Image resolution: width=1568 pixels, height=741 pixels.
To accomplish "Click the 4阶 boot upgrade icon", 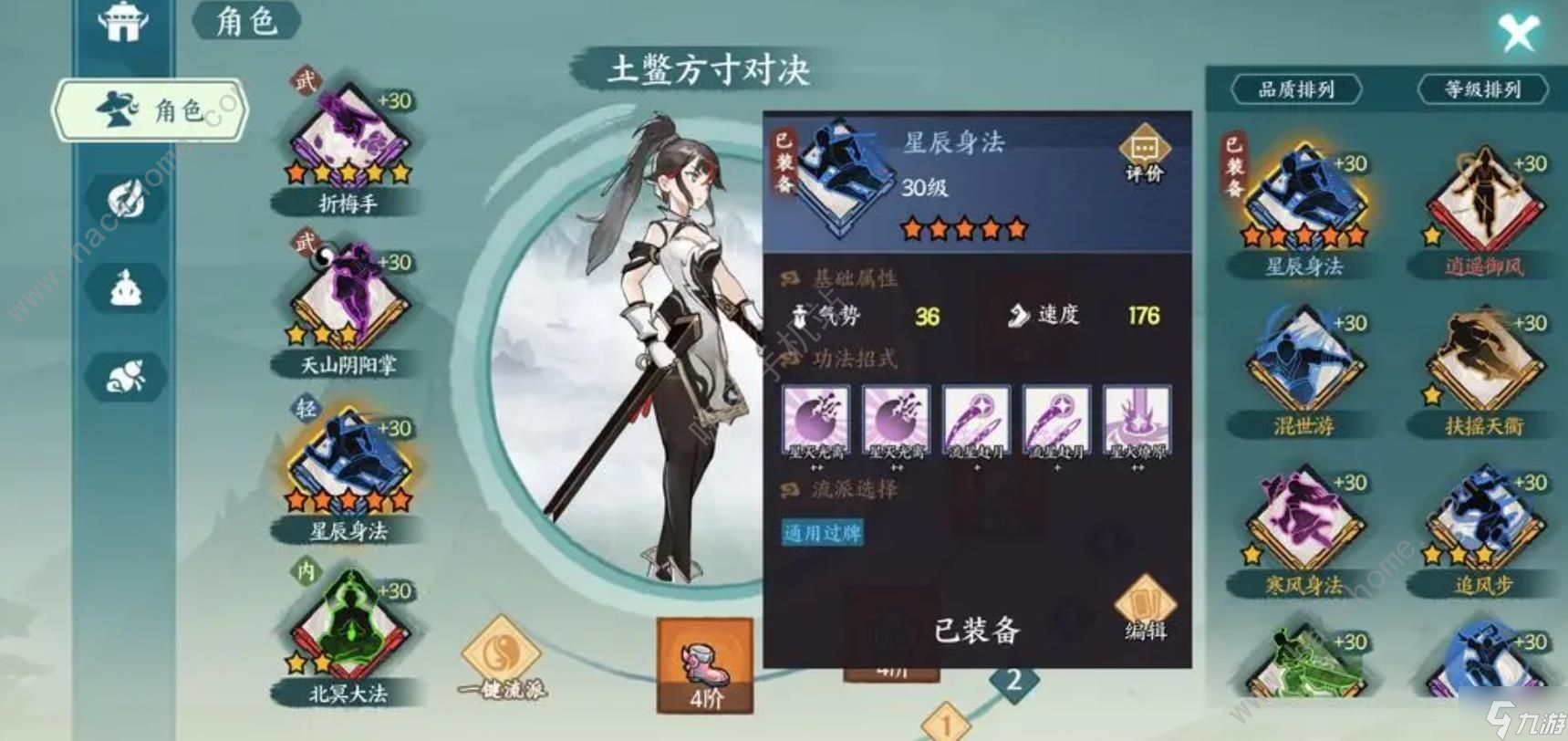I will coord(704,666).
